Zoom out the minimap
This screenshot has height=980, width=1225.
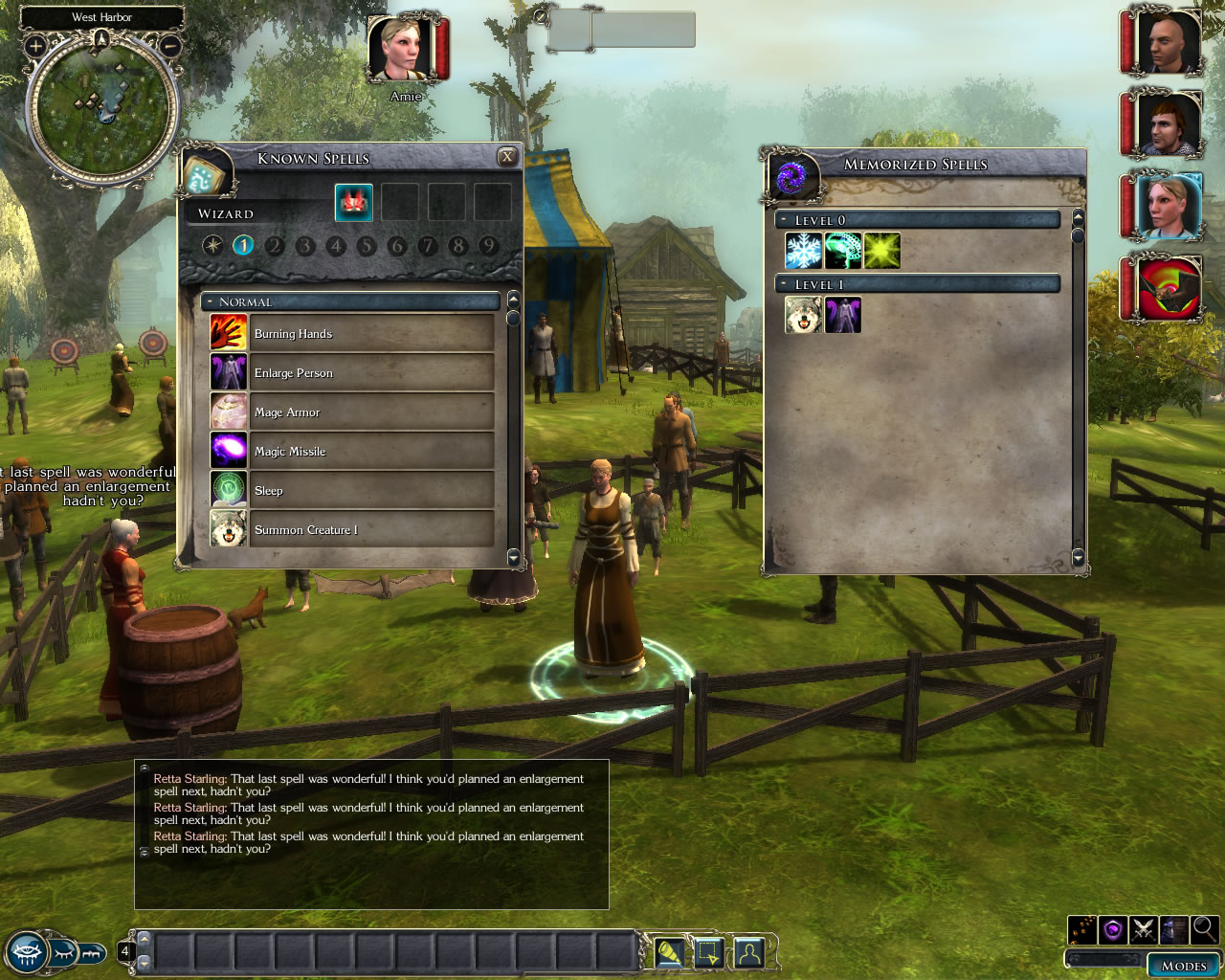(169, 45)
